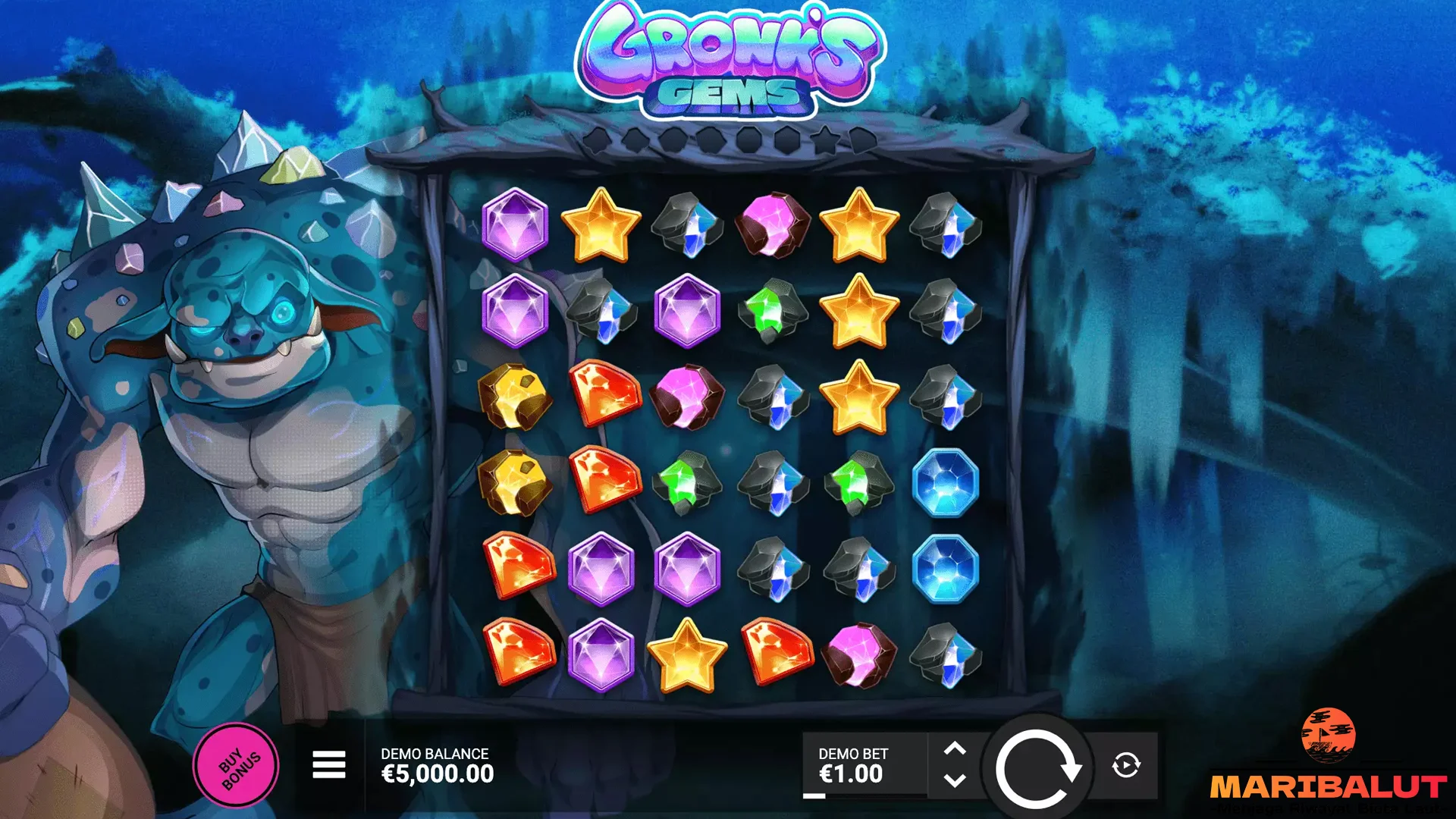Click the pink gem in the bottom row

pyautogui.click(x=857, y=652)
